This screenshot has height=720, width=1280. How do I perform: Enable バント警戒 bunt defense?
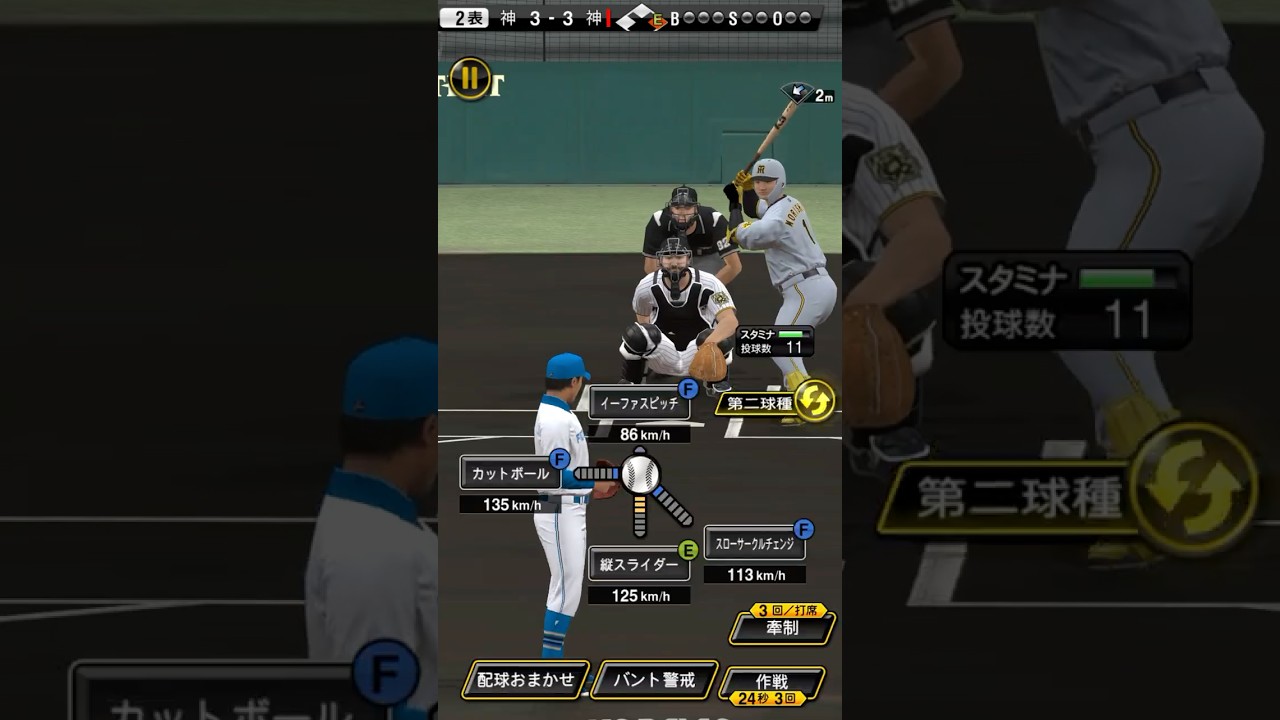(654, 680)
